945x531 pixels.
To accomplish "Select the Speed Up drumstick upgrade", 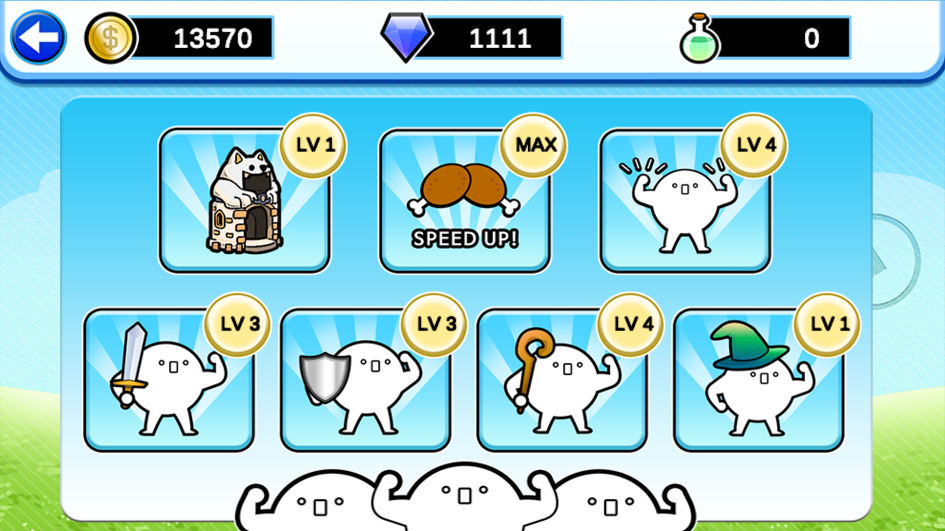I will [x=464, y=201].
